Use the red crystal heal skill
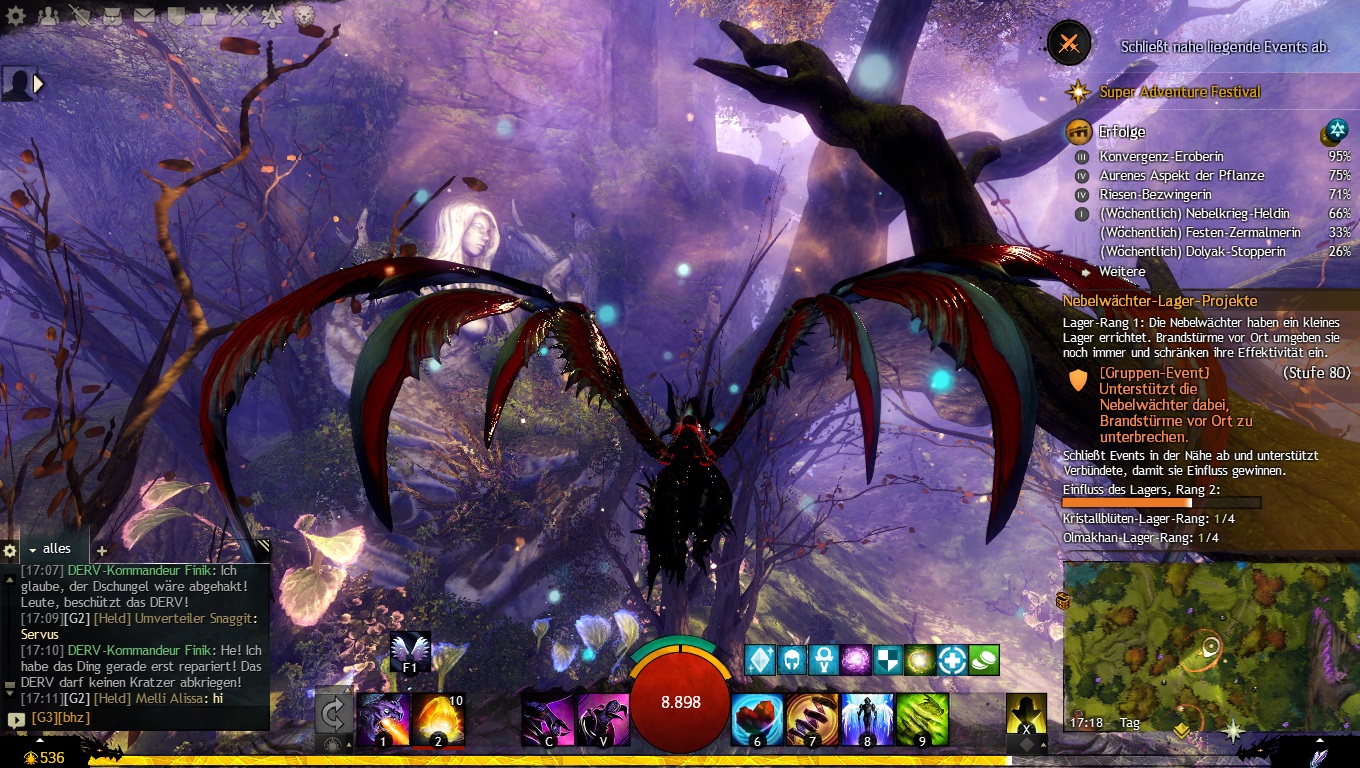 (x=757, y=719)
